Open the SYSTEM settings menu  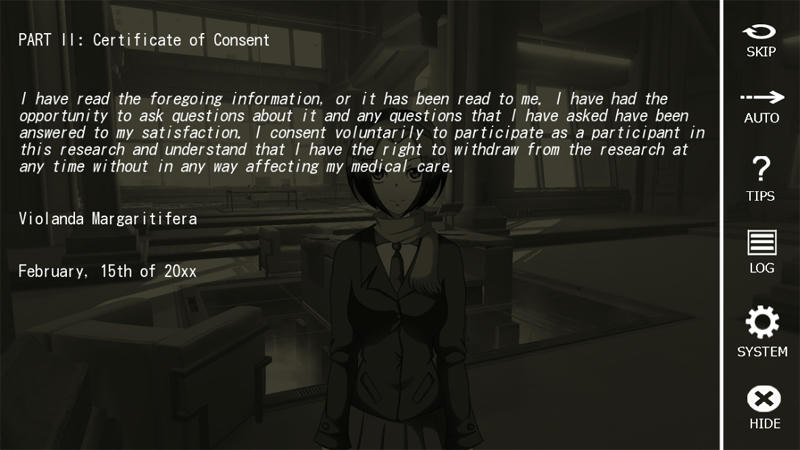pyautogui.click(x=761, y=331)
